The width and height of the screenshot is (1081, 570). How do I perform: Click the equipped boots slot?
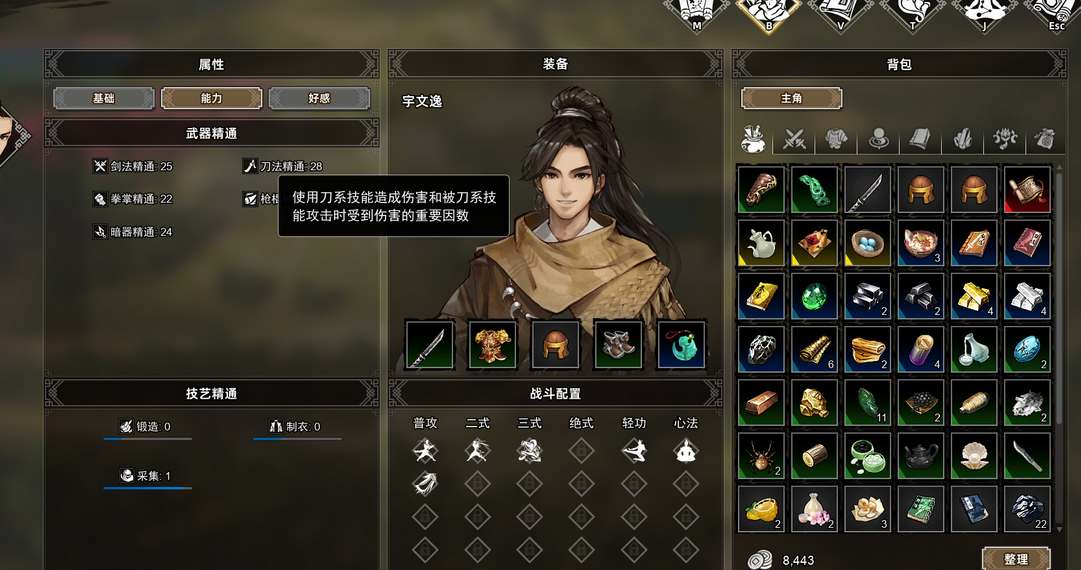coord(618,345)
